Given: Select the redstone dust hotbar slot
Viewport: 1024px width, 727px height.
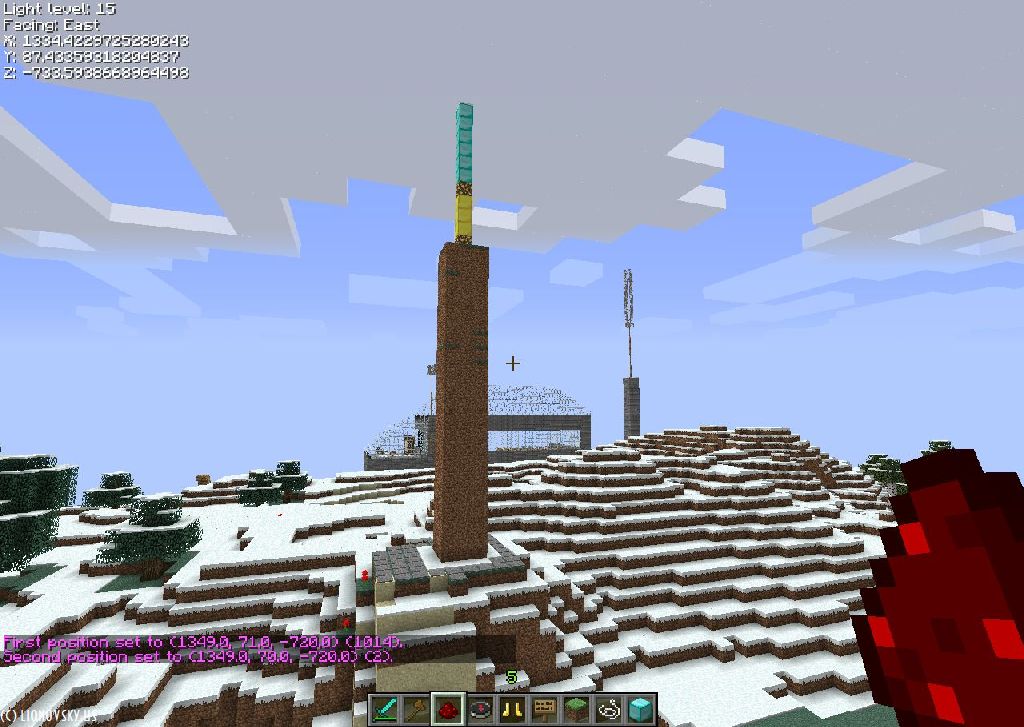Looking at the screenshot, I should tap(449, 709).
